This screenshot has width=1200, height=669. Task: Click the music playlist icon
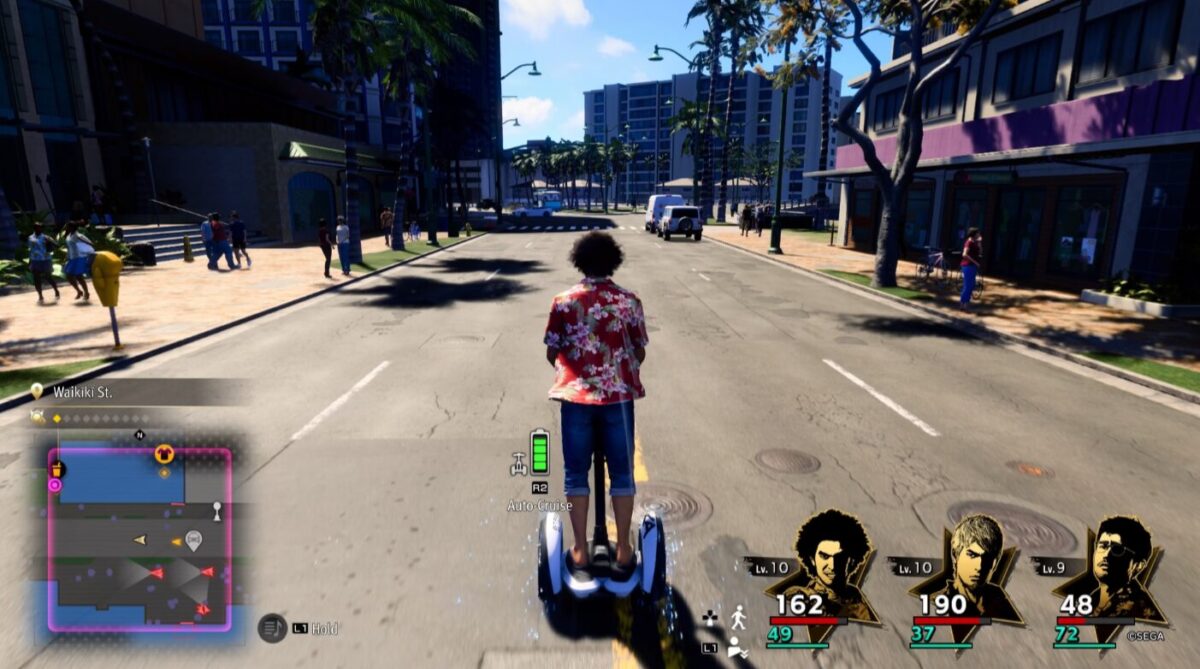pyautogui.click(x=271, y=627)
